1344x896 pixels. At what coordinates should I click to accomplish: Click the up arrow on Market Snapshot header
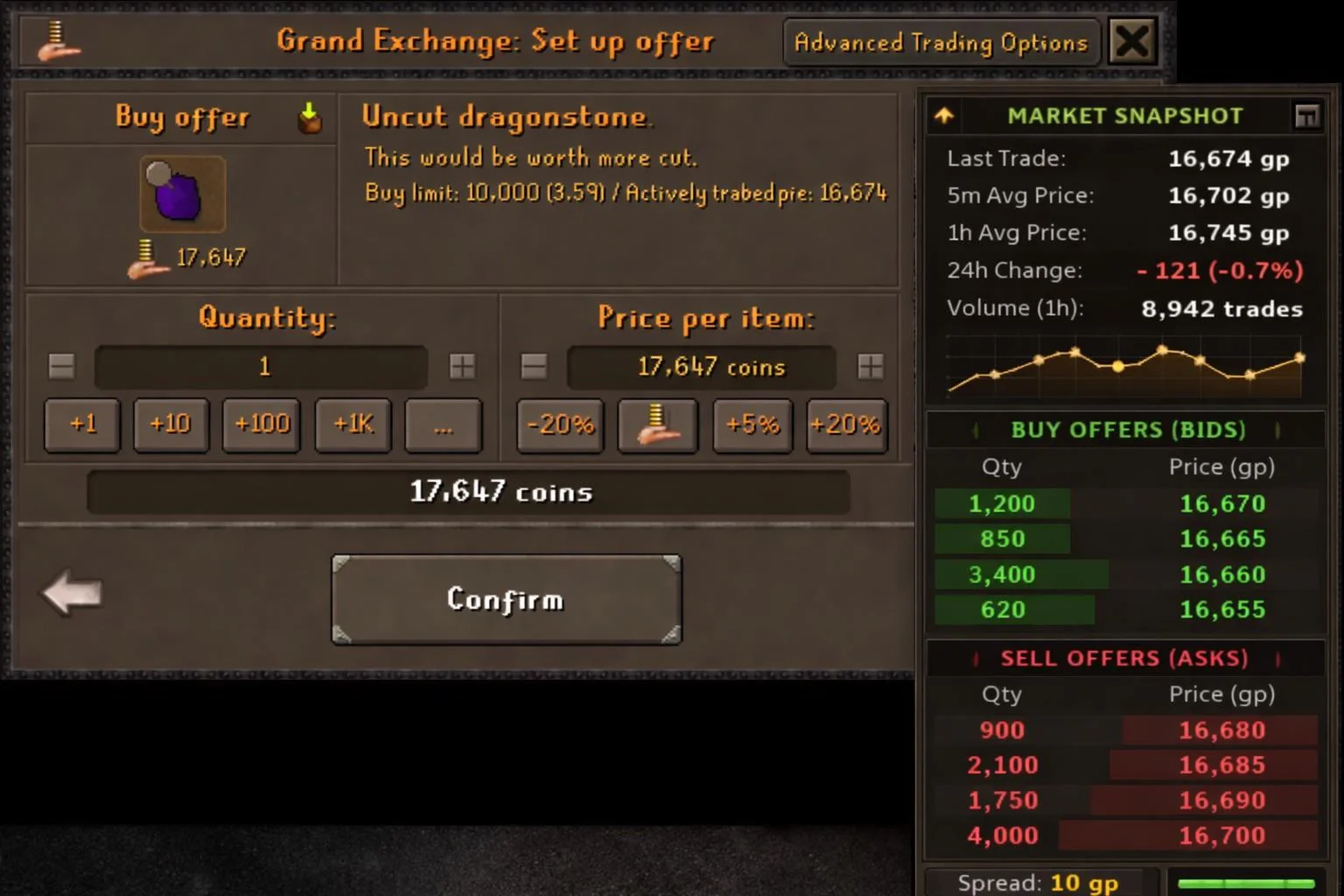943,115
